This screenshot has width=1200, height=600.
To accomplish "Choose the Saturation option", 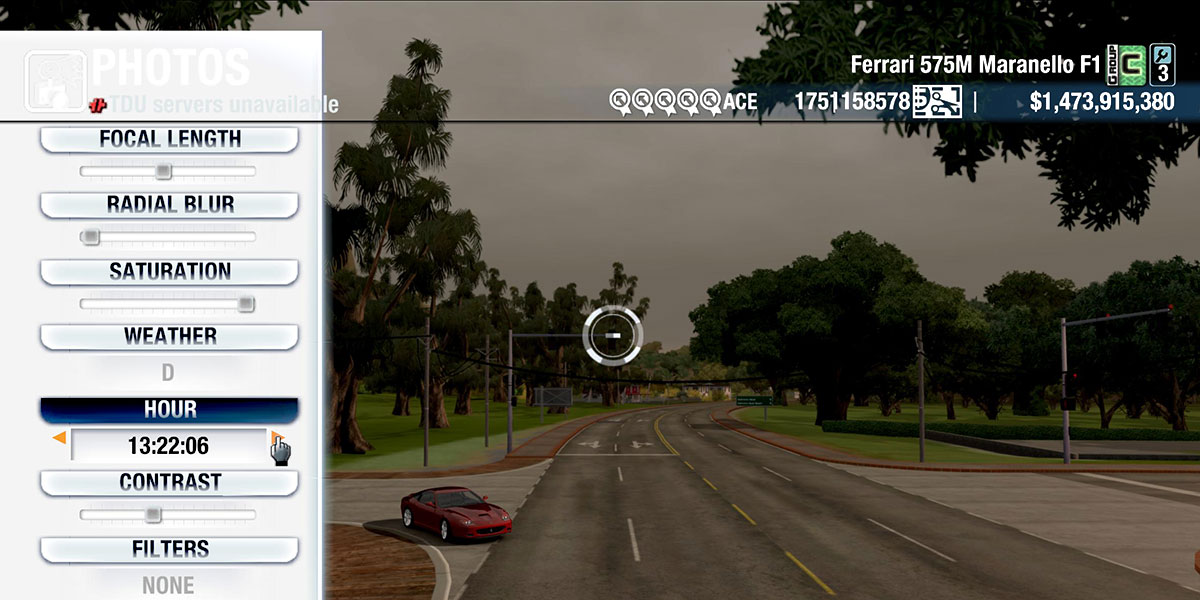I will pyautogui.click(x=169, y=272).
